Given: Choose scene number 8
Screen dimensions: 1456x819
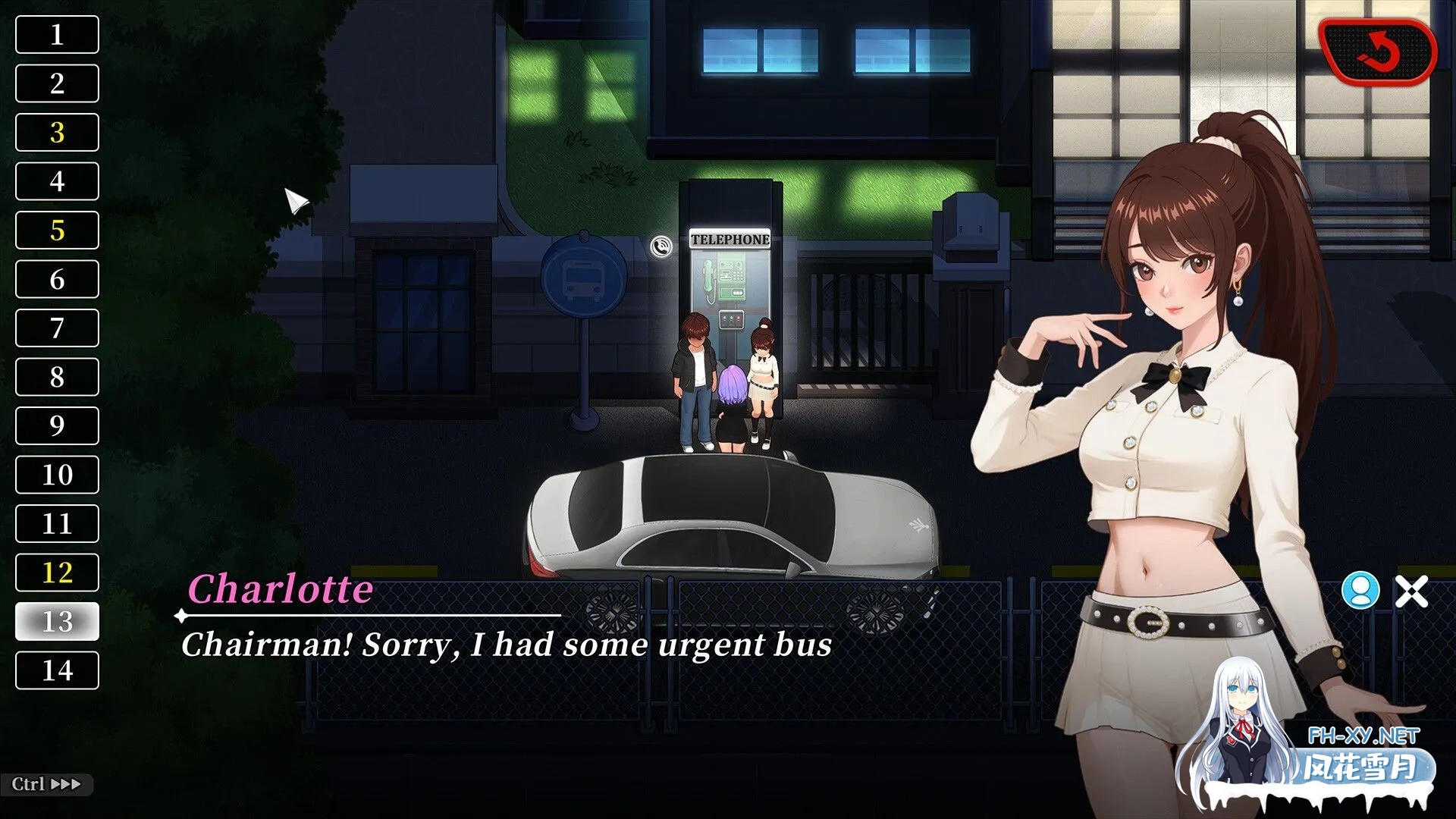Looking at the screenshot, I should [x=57, y=377].
